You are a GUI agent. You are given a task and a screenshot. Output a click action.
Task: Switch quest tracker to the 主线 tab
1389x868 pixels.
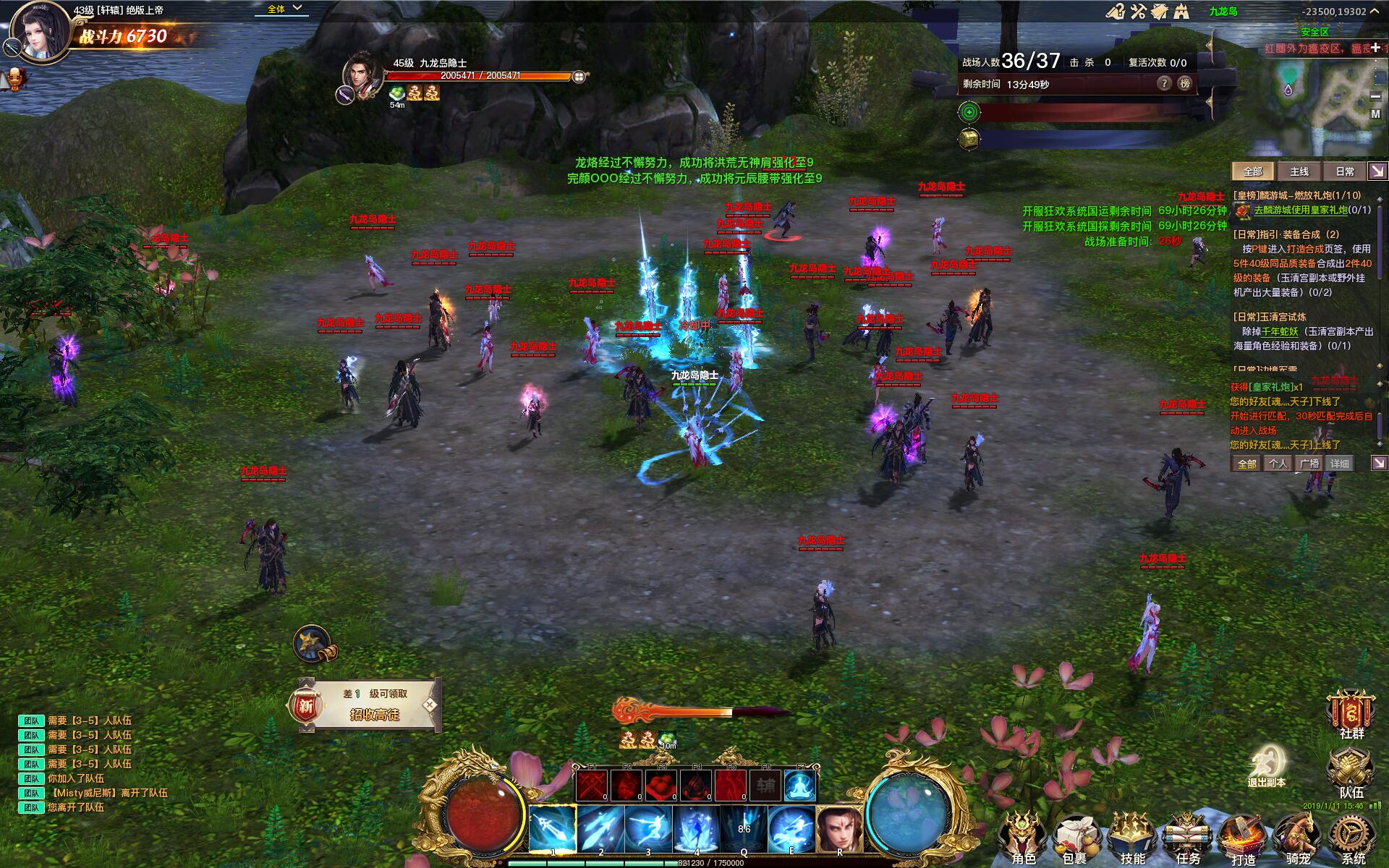(1299, 171)
